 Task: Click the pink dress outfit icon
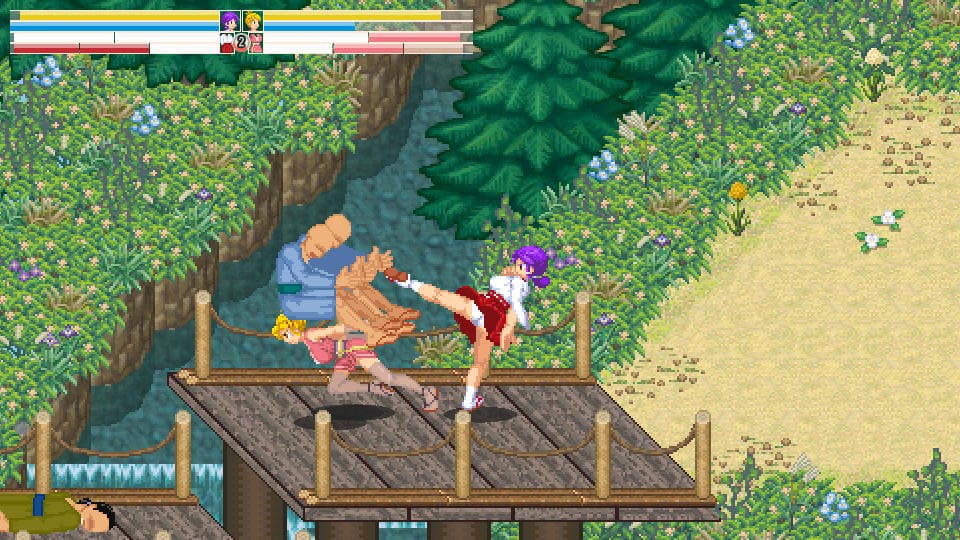(x=256, y=42)
